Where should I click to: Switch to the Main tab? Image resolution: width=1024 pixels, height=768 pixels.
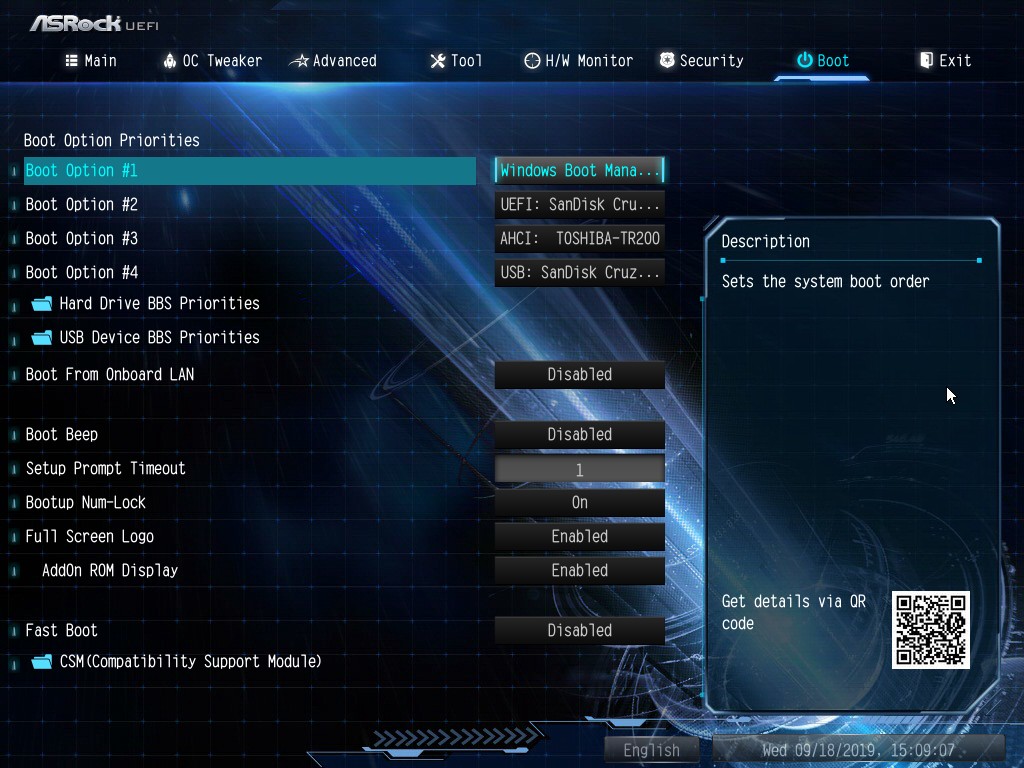coord(91,61)
